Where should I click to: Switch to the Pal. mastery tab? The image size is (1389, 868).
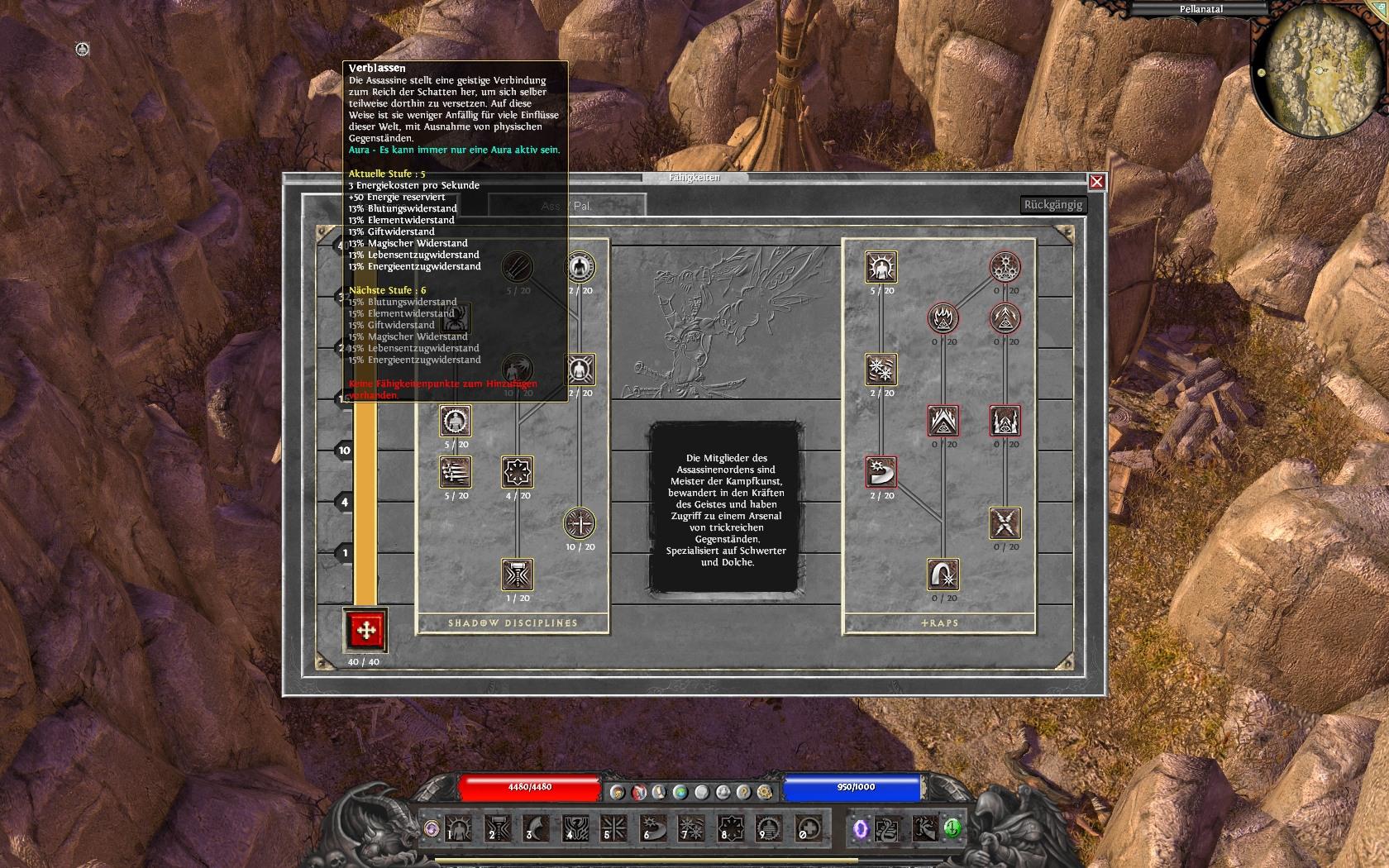pyautogui.click(x=583, y=206)
